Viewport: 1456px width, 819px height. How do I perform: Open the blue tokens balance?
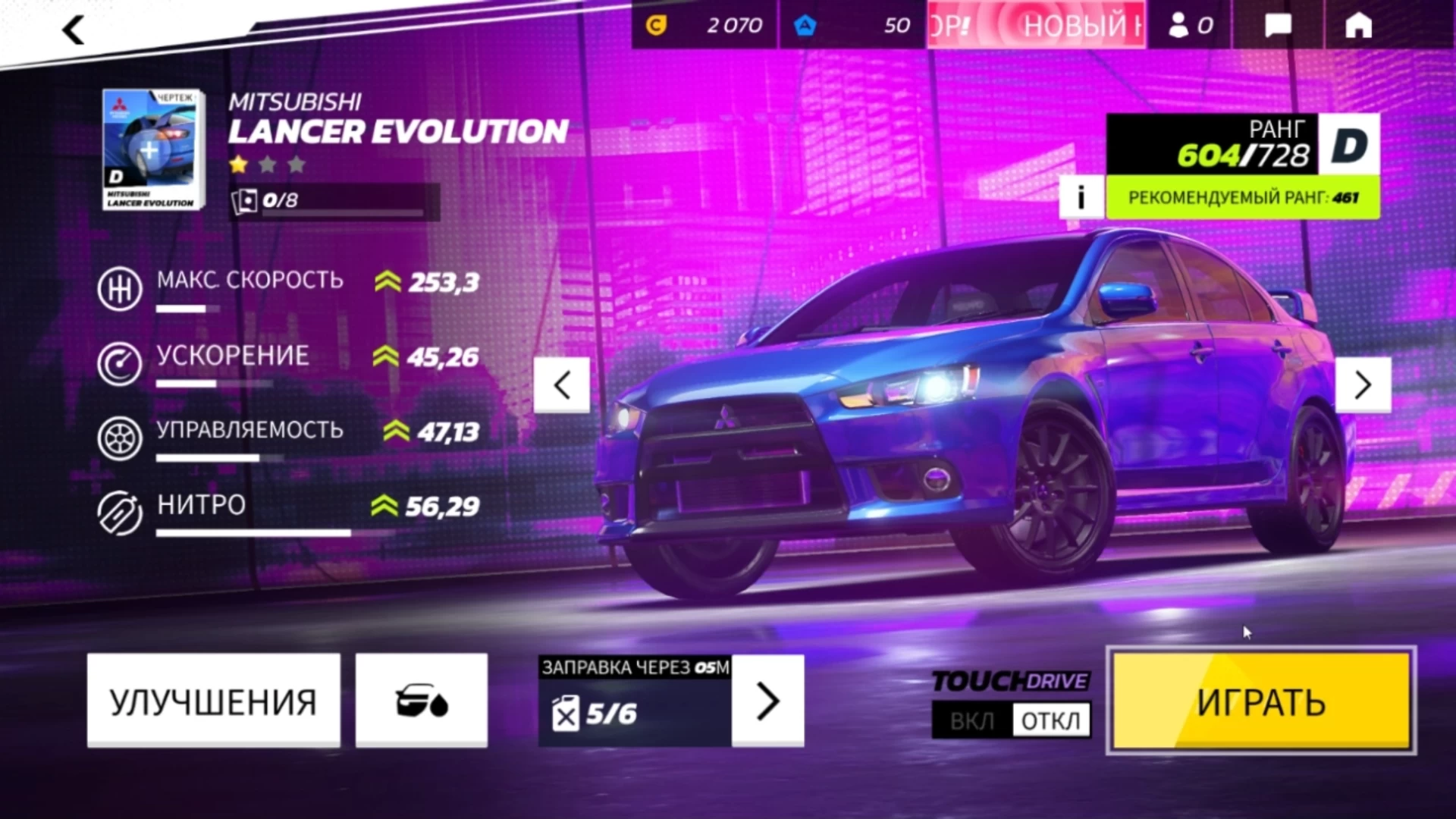point(852,26)
